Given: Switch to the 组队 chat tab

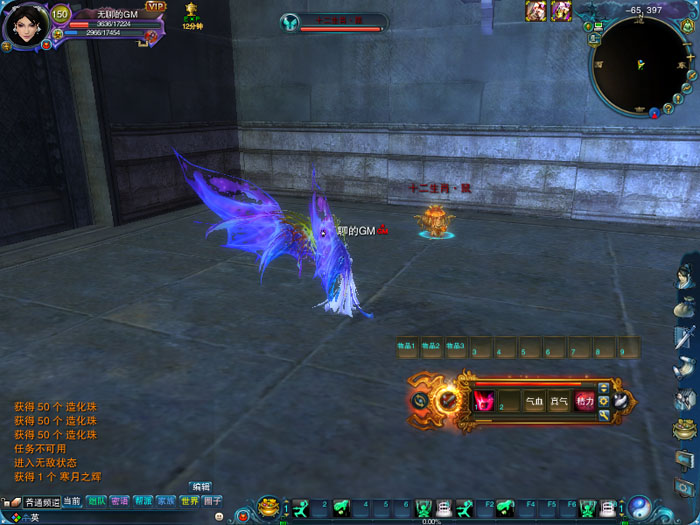Looking at the screenshot, I should coord(97,501).
